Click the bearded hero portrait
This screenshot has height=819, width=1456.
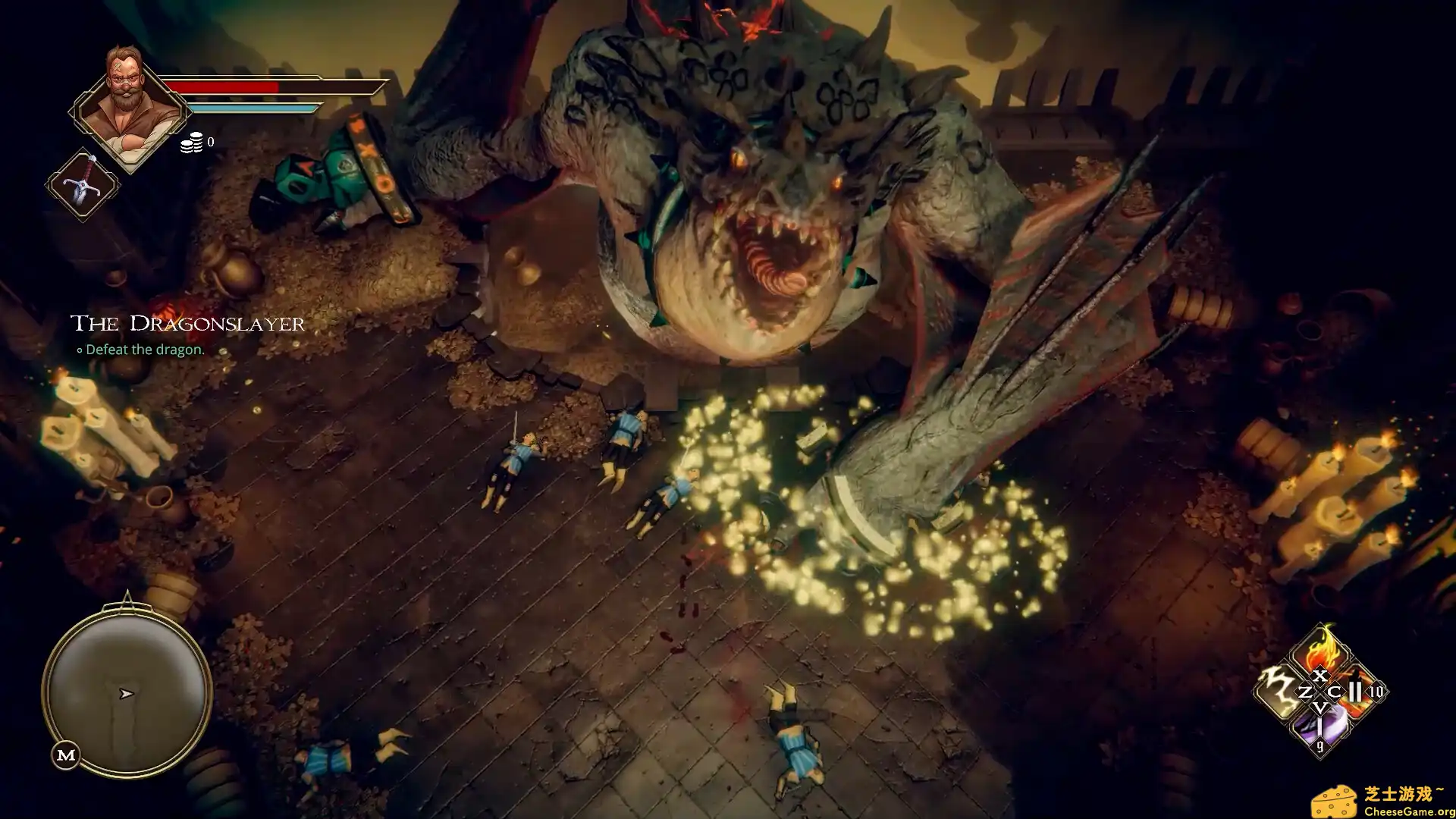(130, 105)
